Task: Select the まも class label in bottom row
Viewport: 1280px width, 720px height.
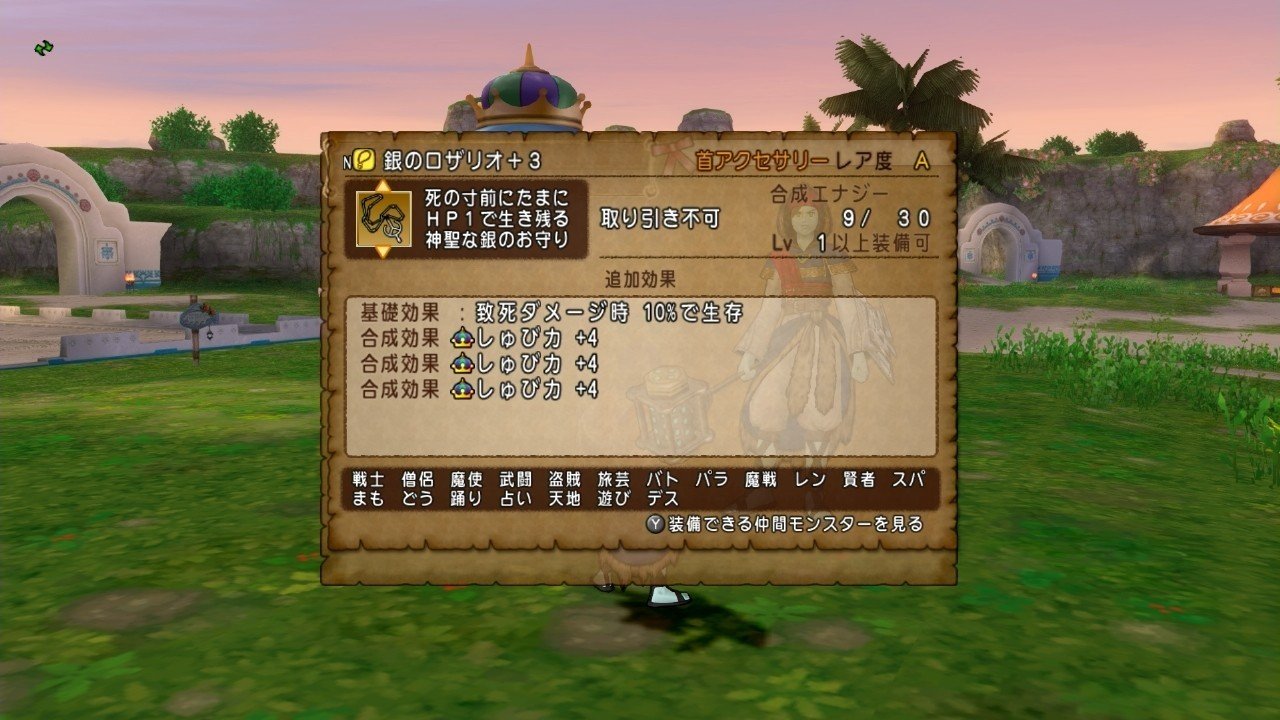Action: coord(365,500)
